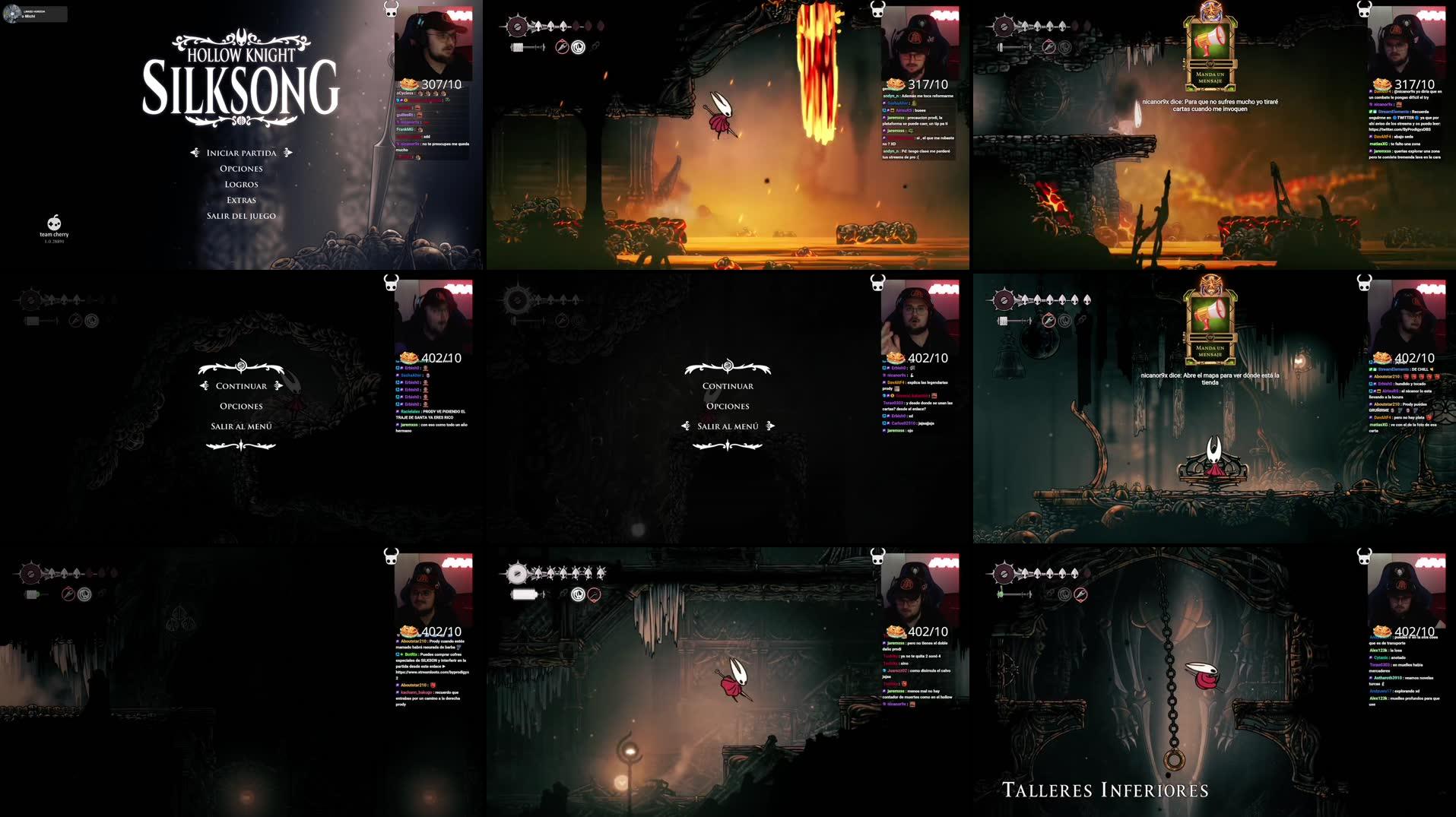Toggle Salir del Juego selection highlight
Image resolution: width=1456 pixels, height=817 pixels.
242,215
